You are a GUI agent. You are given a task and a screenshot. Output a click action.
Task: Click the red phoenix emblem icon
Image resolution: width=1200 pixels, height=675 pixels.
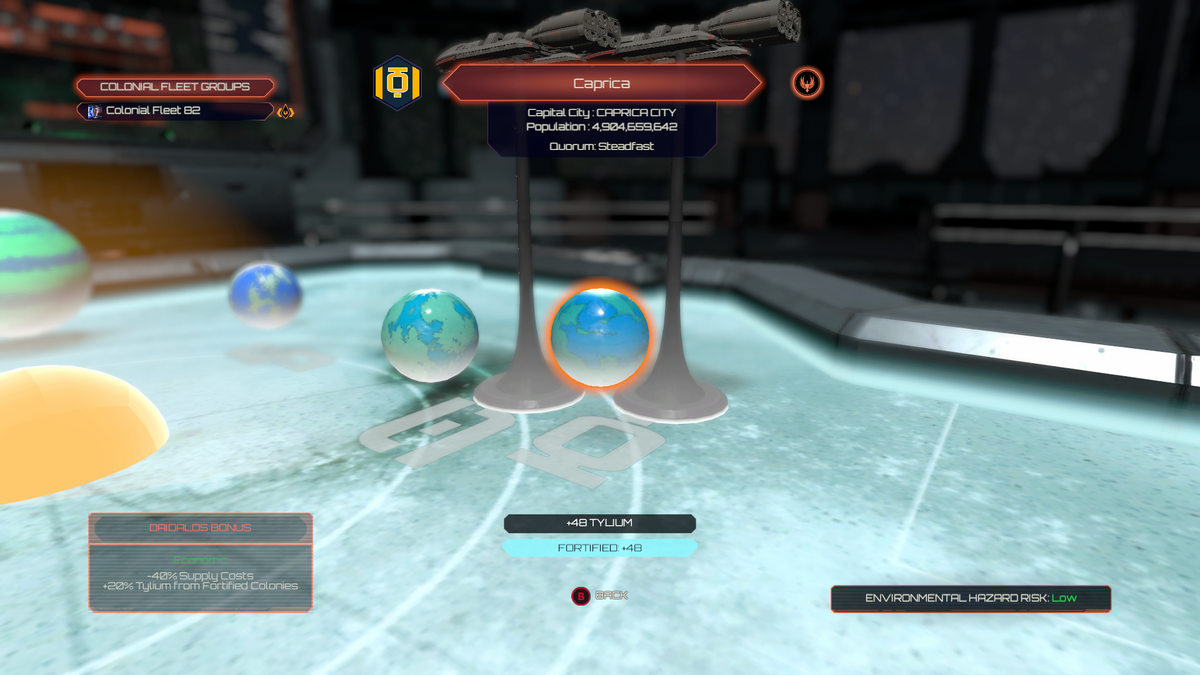tap(807, 83)
